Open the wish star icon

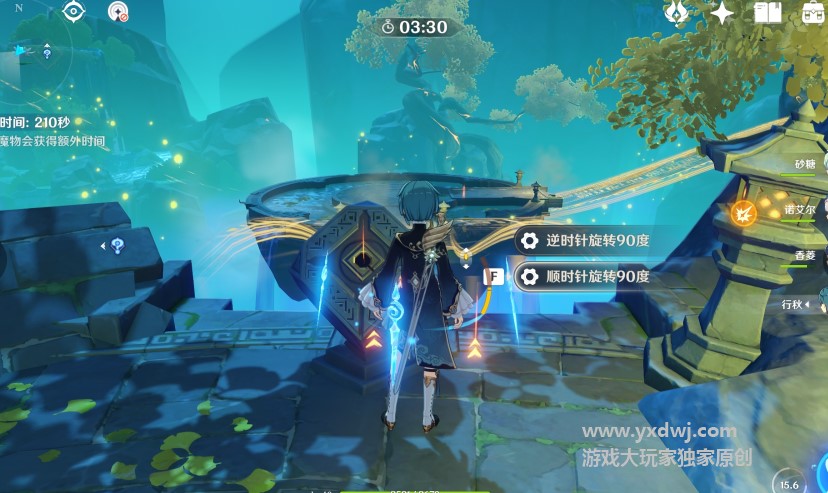point(721,12)
